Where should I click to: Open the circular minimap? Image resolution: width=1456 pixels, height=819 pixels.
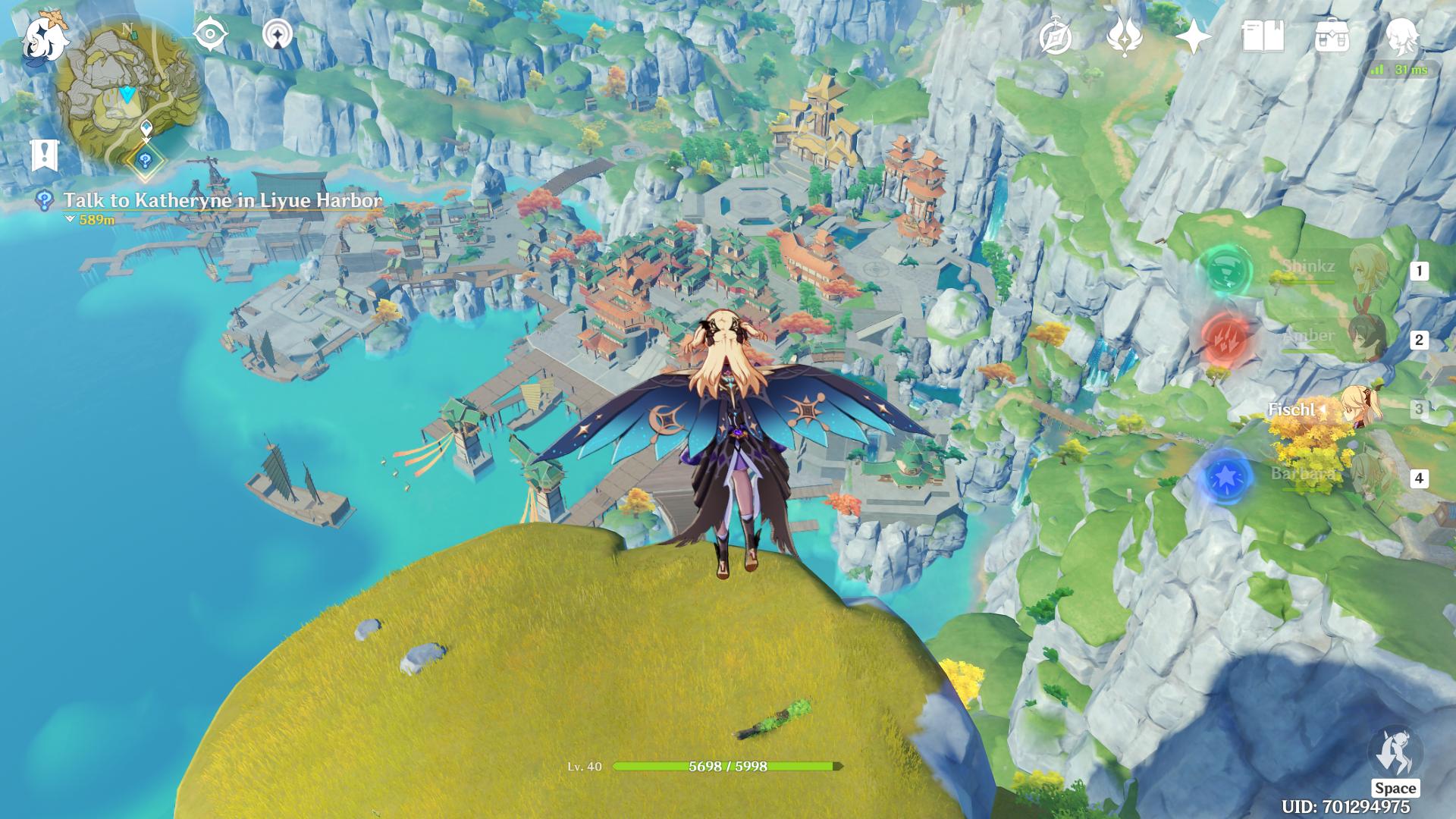127,96
